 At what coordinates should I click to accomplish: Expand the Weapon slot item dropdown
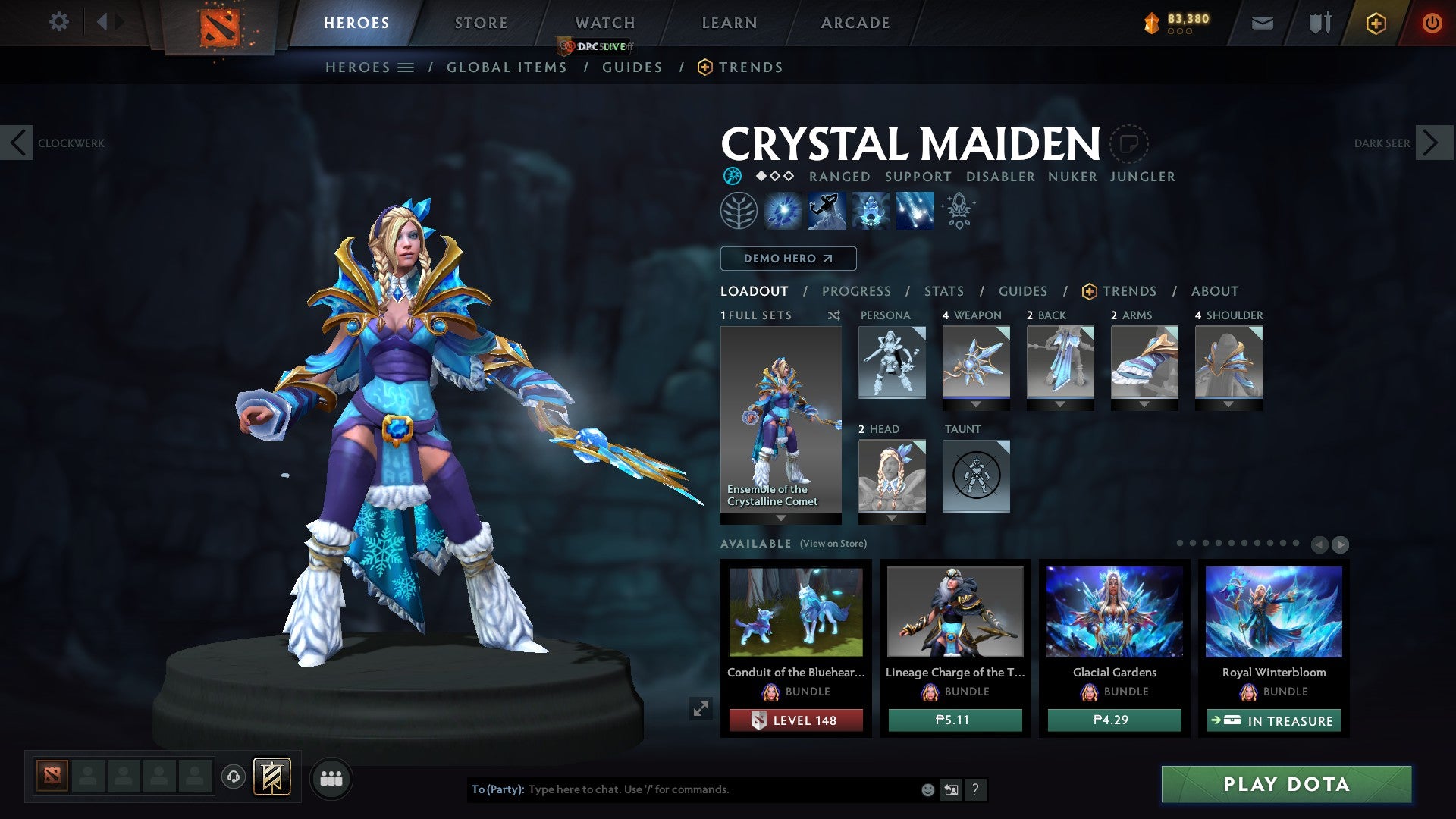click(976, 404)
